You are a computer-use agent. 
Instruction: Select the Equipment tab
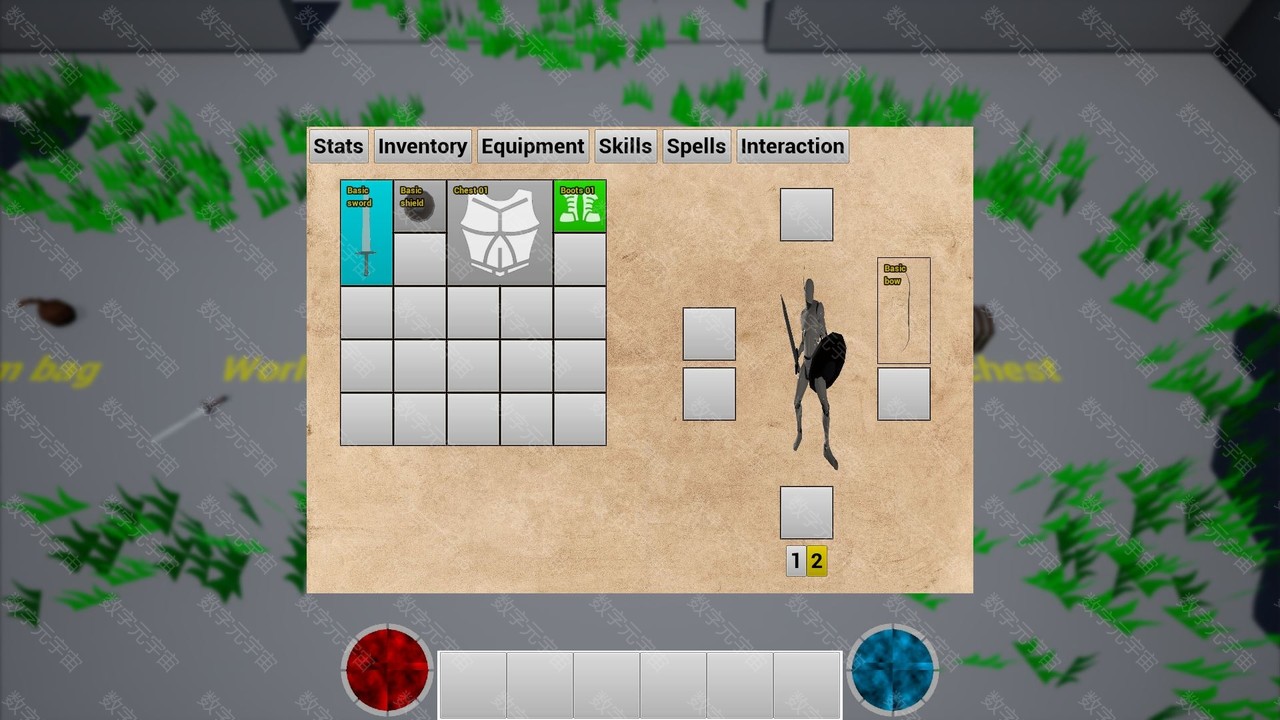point(532,146)
